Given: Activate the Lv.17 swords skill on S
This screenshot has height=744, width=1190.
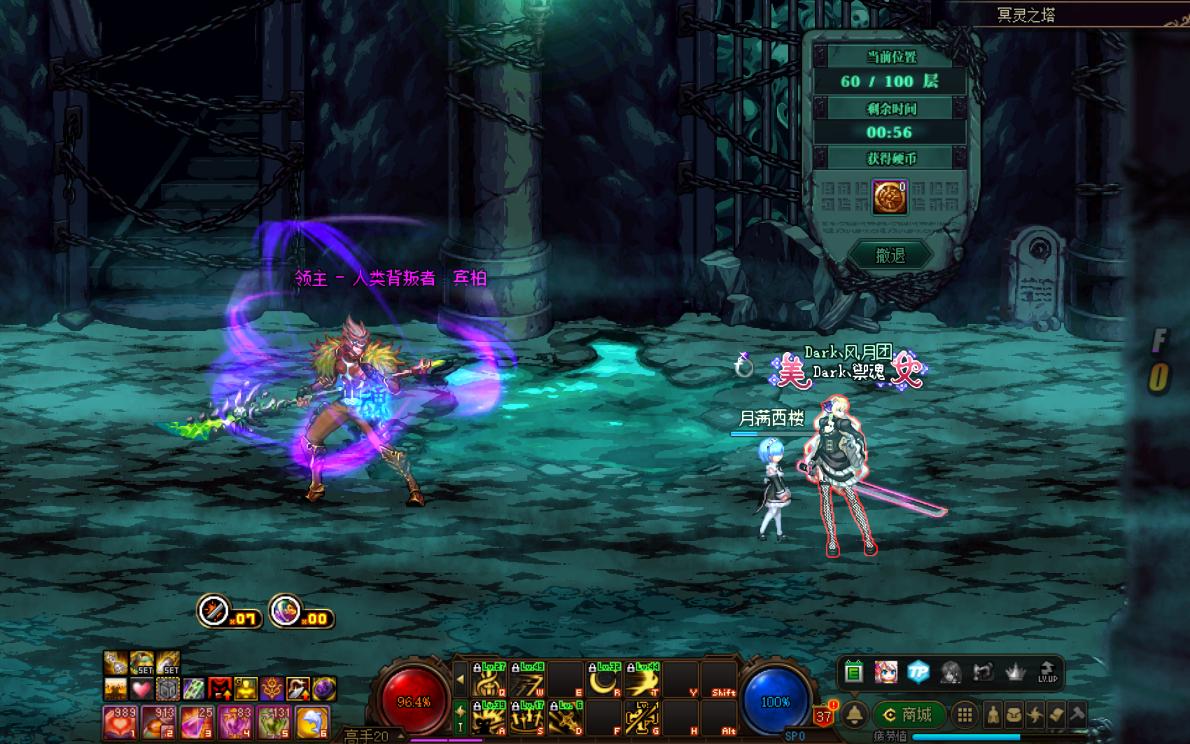Looking at the screenshot, I should pos(527,717).
